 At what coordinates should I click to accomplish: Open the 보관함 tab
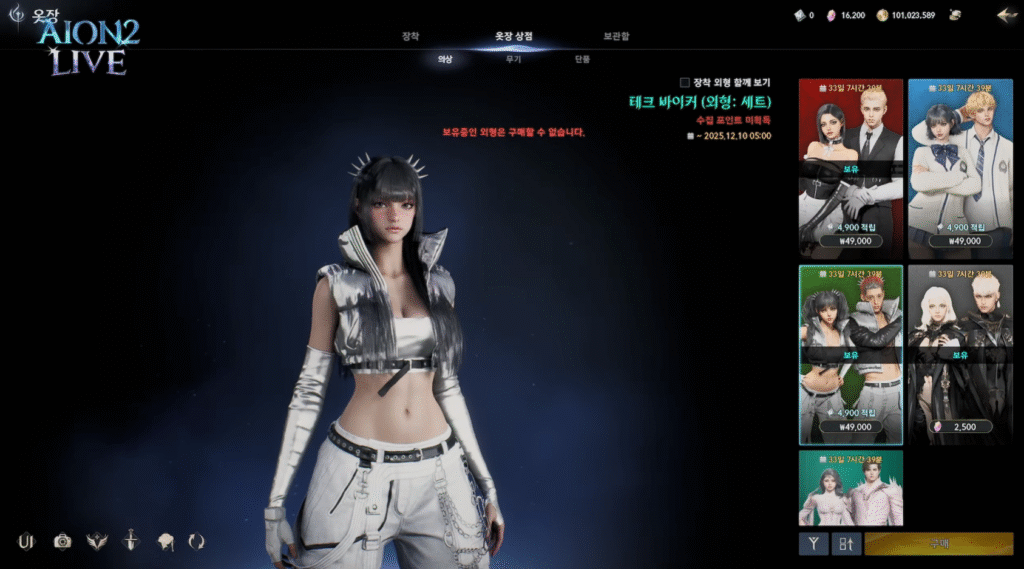(616, 36)
